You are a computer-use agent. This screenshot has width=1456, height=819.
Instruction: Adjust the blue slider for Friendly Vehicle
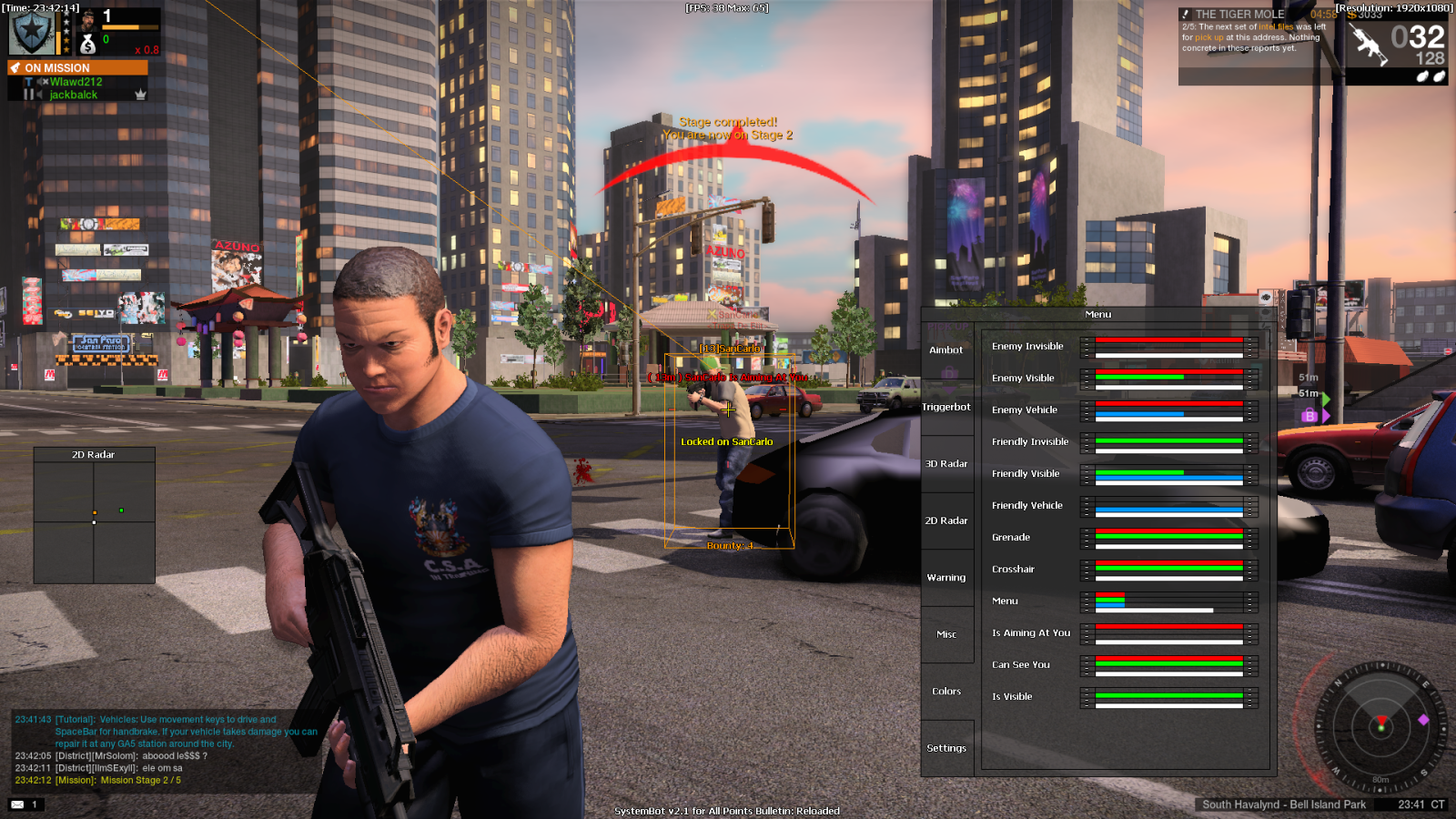1168,510
